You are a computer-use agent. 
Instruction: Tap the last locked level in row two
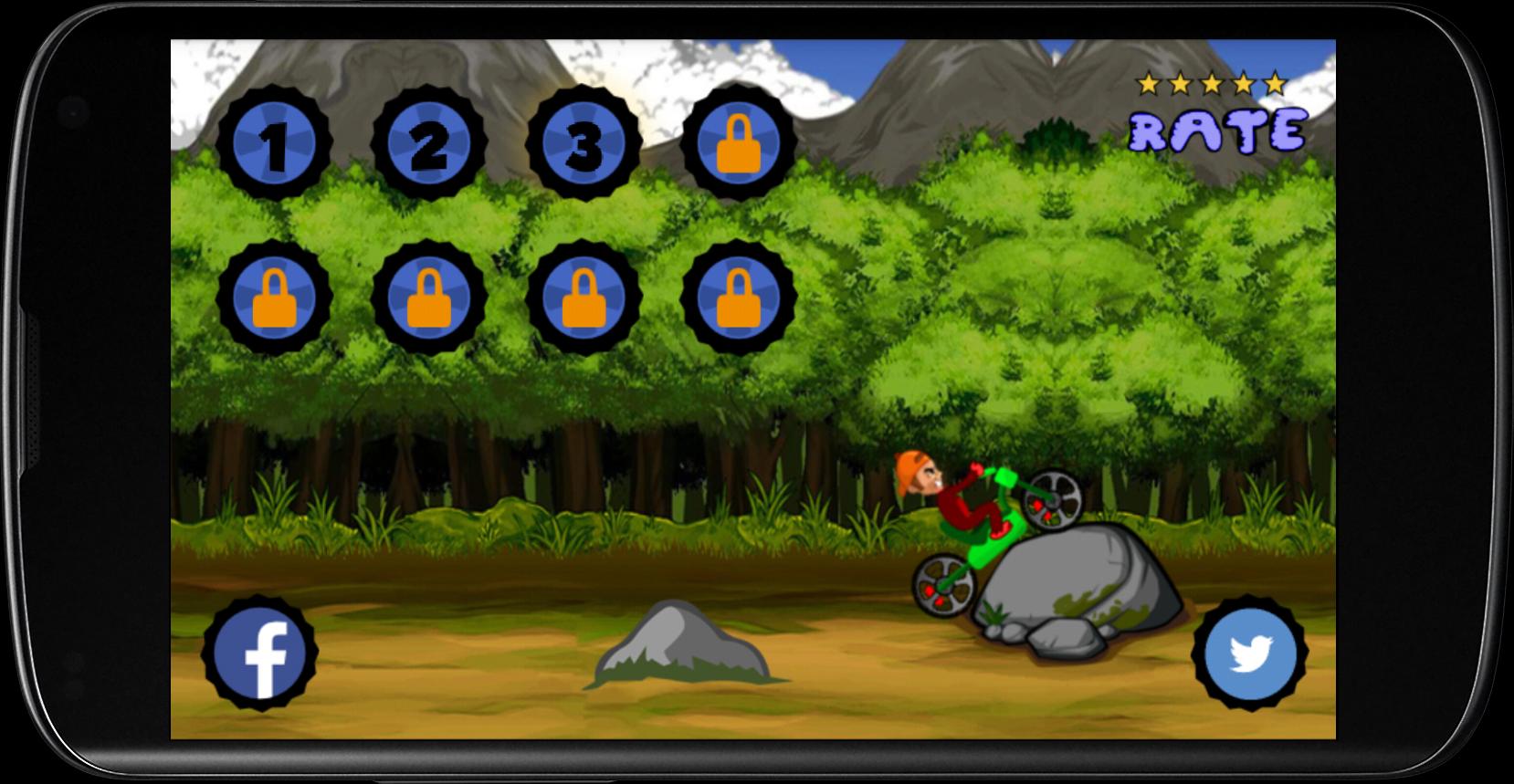738,298
